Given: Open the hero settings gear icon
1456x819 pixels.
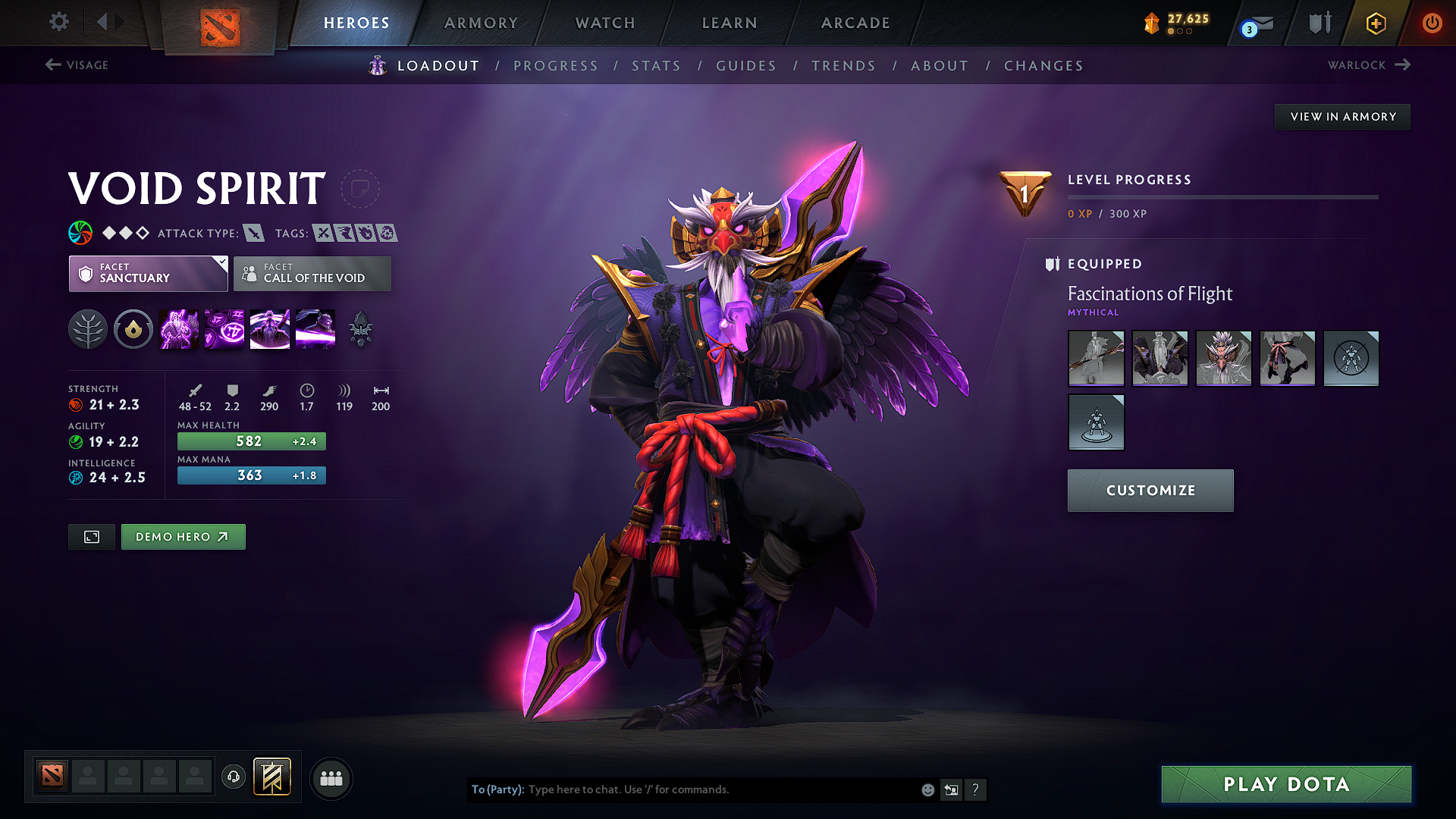Looking at the screenshot, I should pos(58,22).
